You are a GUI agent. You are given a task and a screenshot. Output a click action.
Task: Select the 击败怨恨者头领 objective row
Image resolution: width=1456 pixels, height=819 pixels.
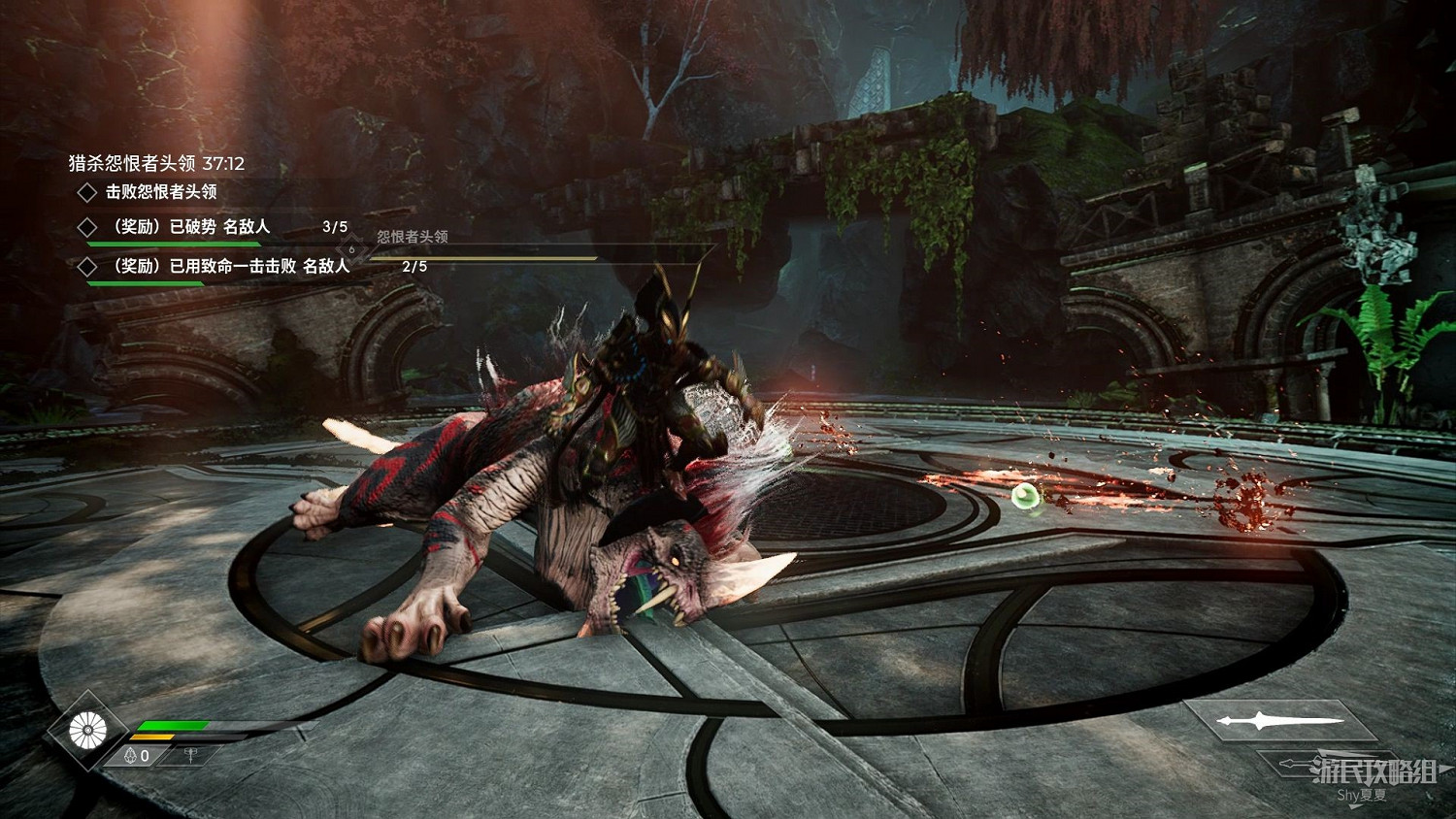pos(160,192)
